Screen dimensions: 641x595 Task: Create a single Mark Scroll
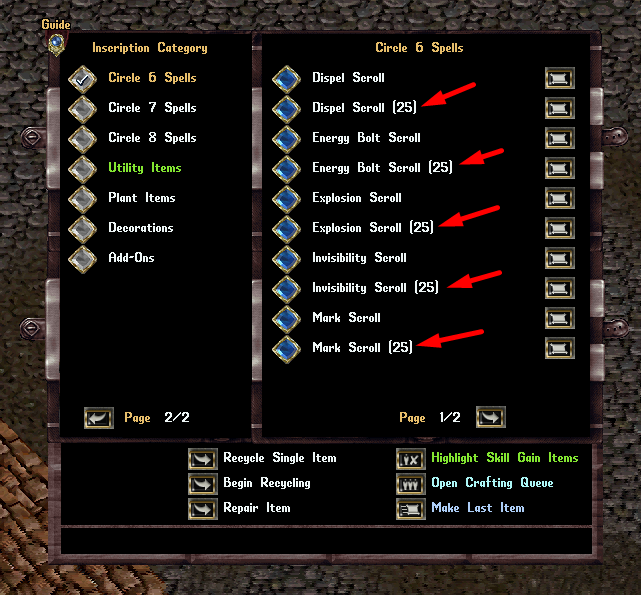click(286, 318)
